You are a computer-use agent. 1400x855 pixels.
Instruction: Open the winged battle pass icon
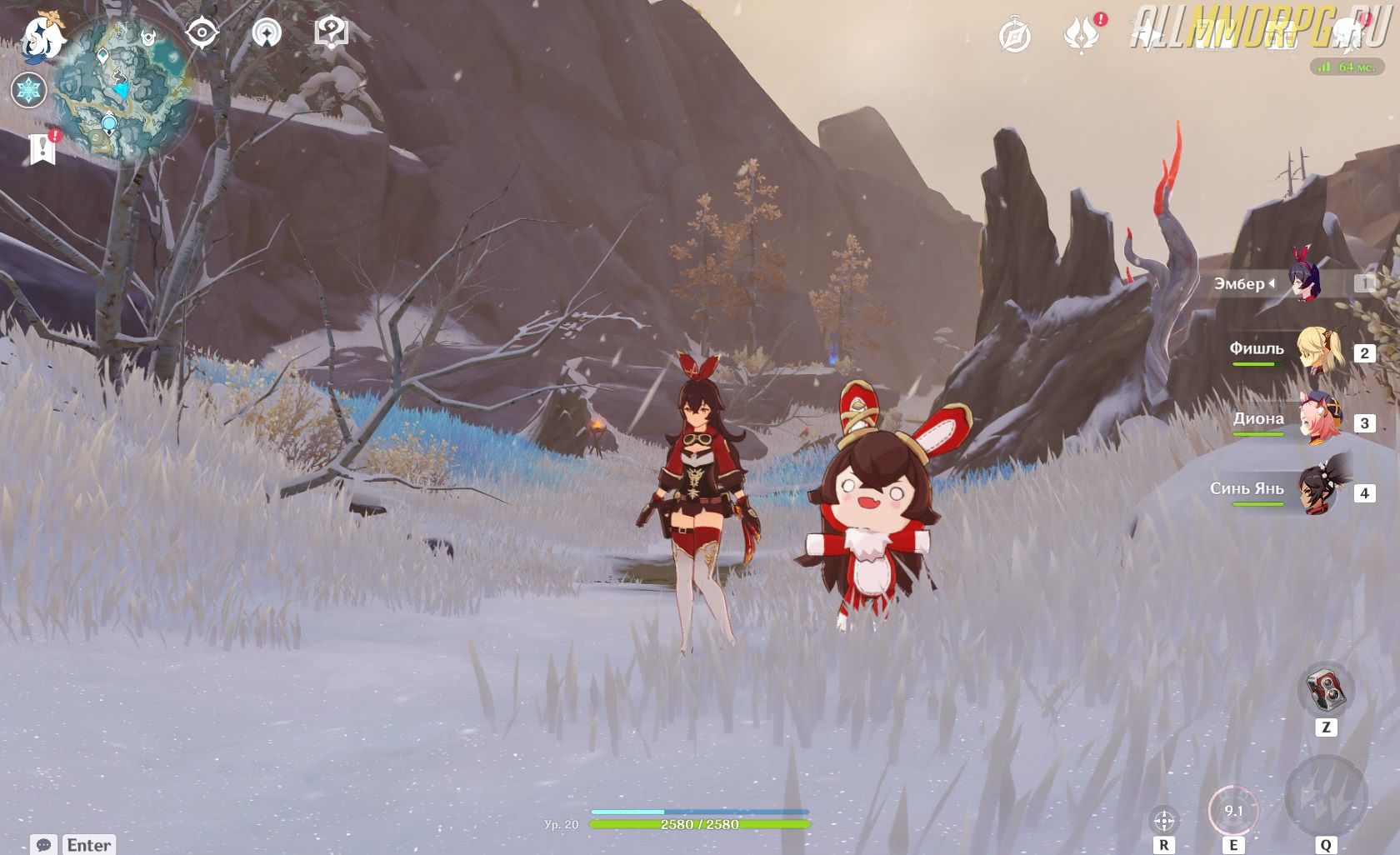(x=1081, y=36)
